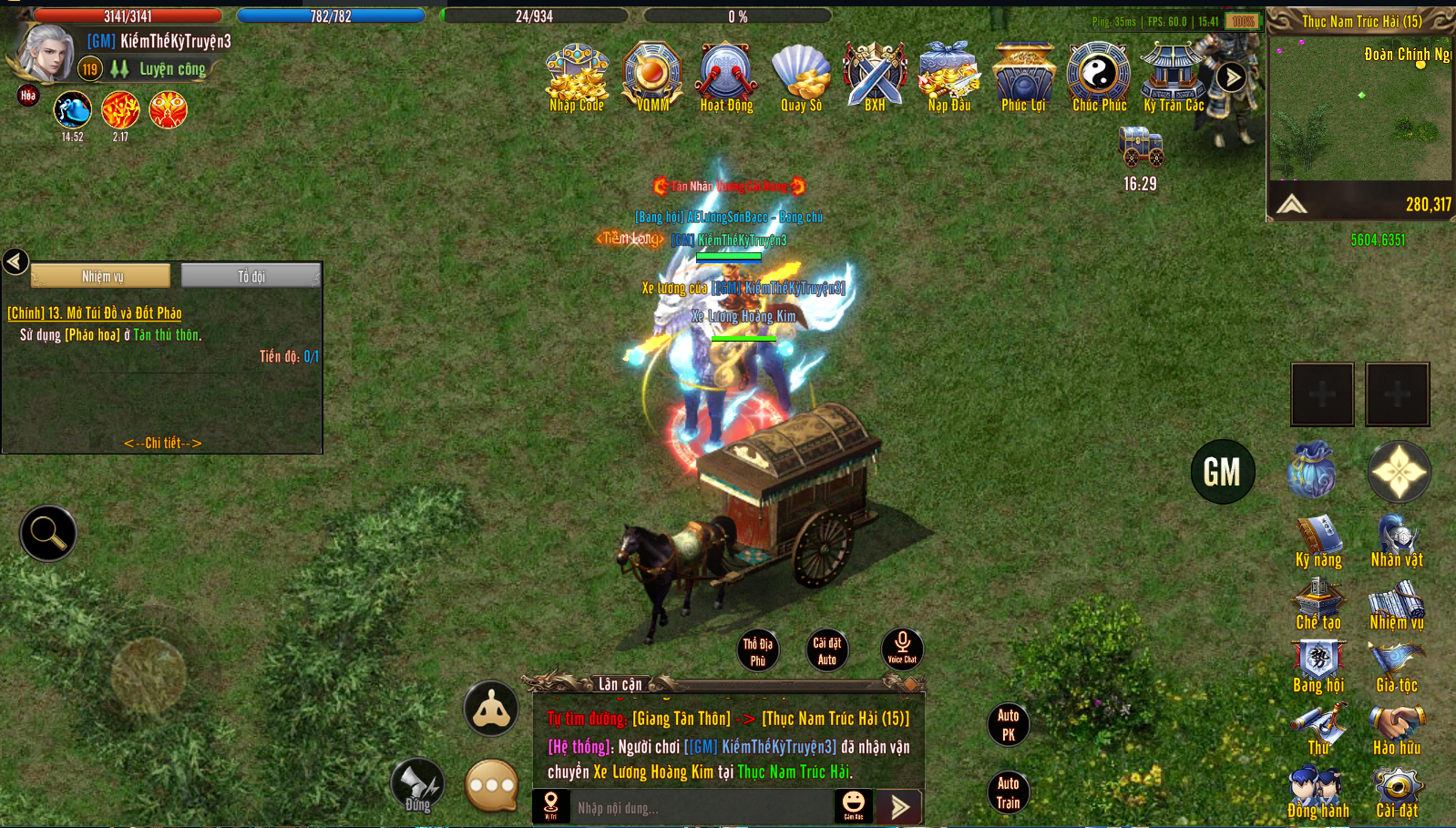Open the Phúc Lợi rewards panel
1456x828 pixels.
pyautogui.click(x=1023, y=77)
